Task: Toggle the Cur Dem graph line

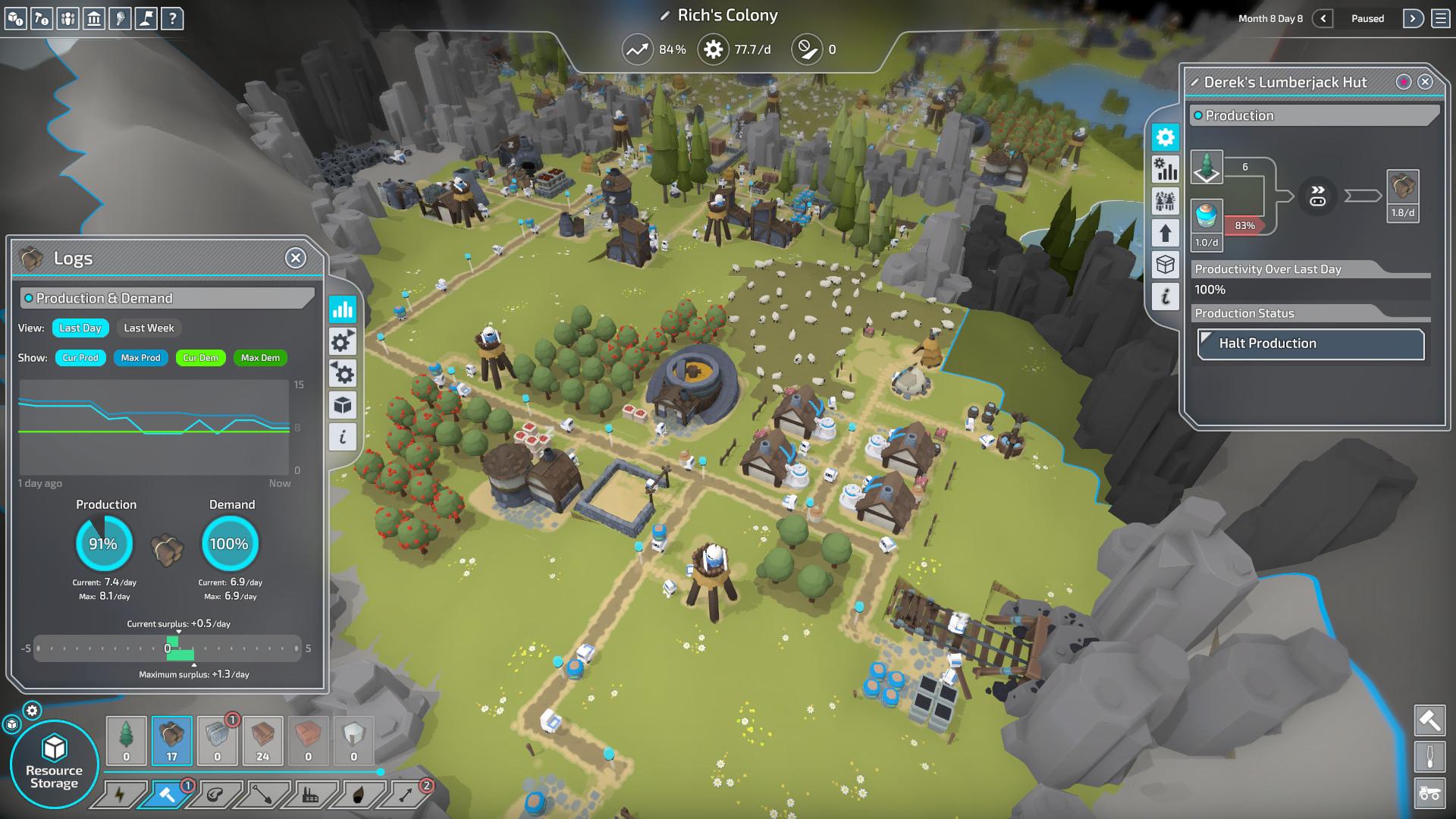Action: tap(200, 358)
